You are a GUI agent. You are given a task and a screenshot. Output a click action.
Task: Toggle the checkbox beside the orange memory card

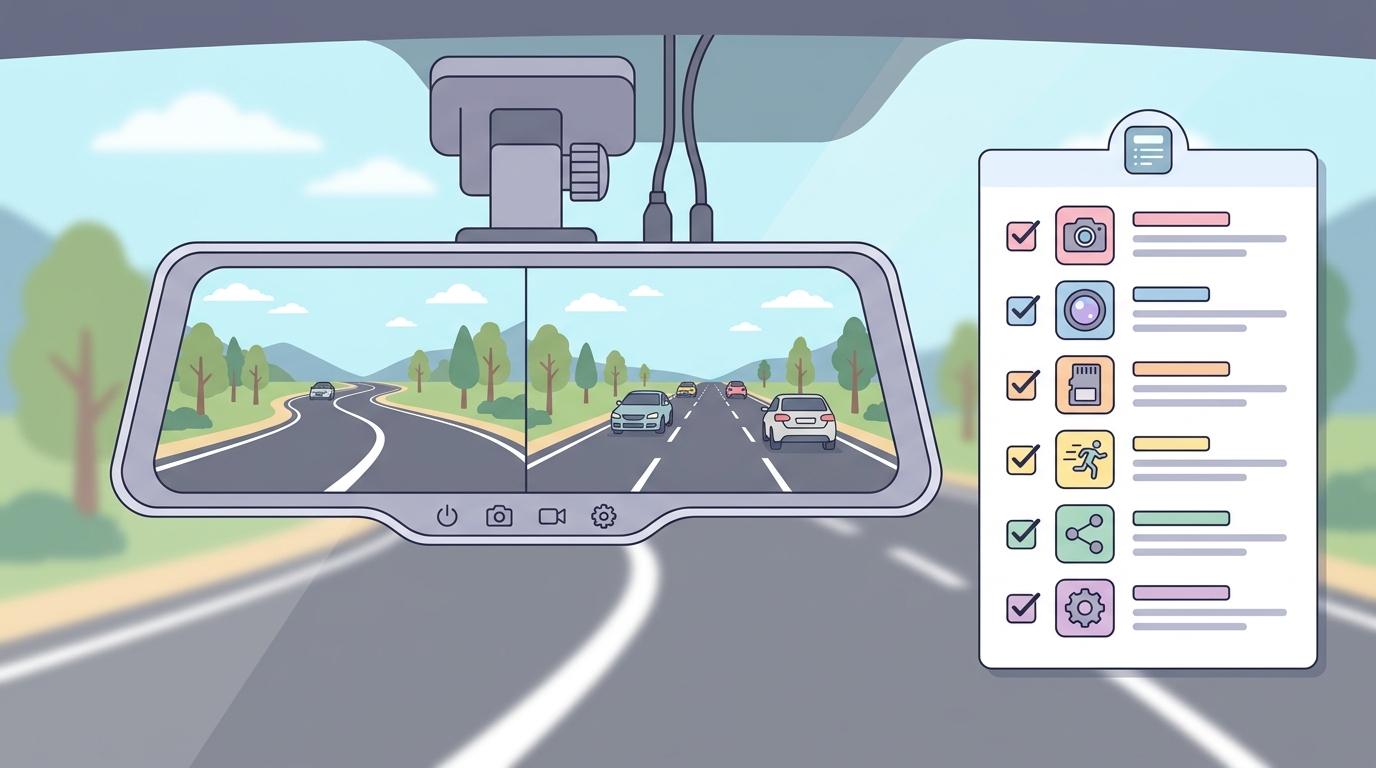[x=1021, y=385]
